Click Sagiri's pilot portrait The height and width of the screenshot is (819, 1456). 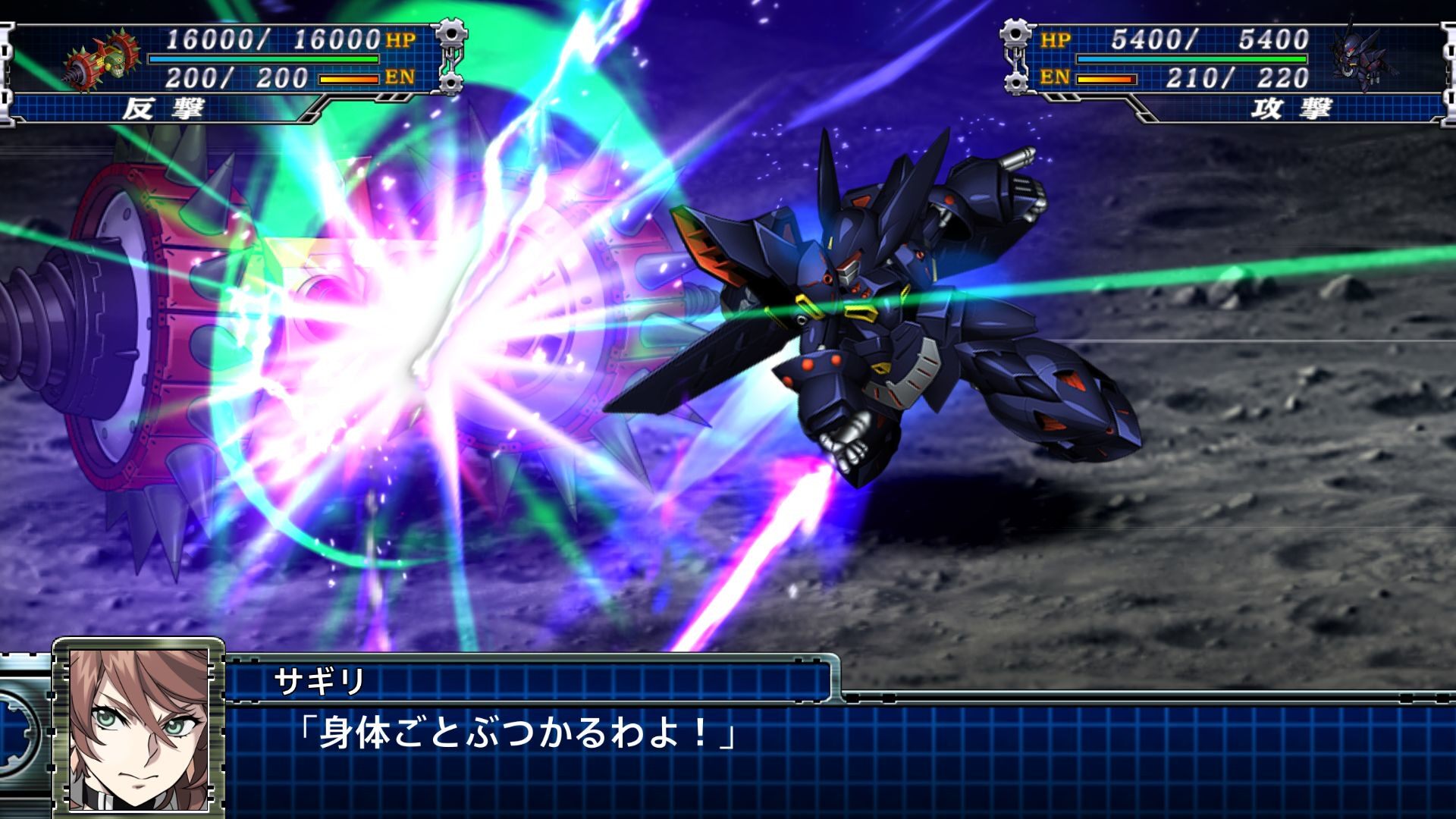[x=138, y=729]
